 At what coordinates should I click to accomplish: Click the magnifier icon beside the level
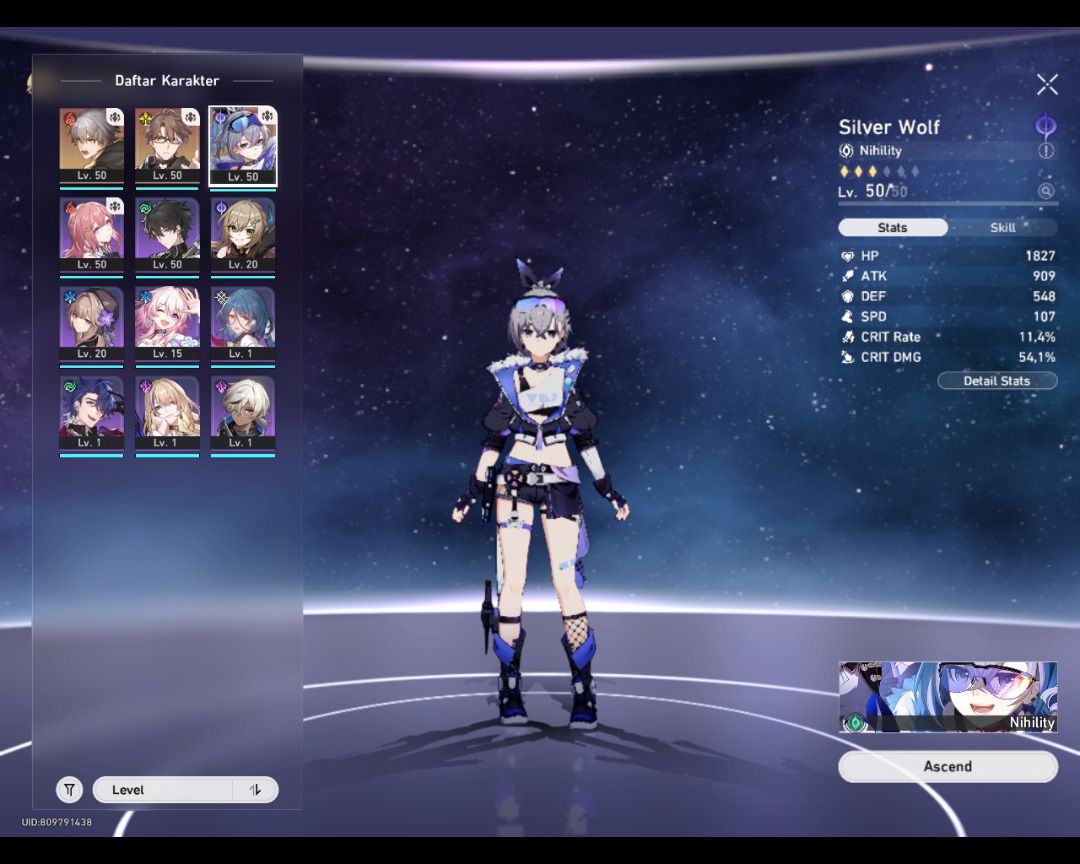(1046, 191)
